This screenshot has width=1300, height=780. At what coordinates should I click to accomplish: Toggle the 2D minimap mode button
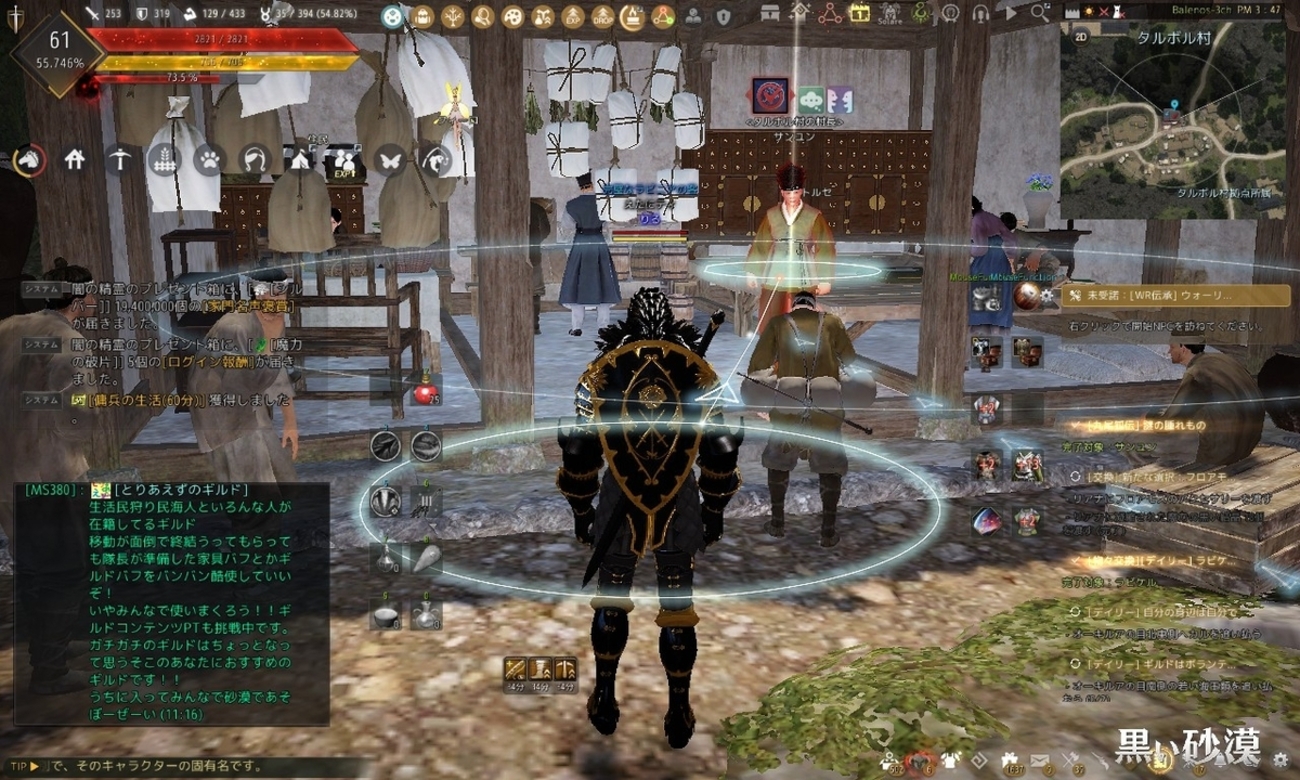[1082, 36]
